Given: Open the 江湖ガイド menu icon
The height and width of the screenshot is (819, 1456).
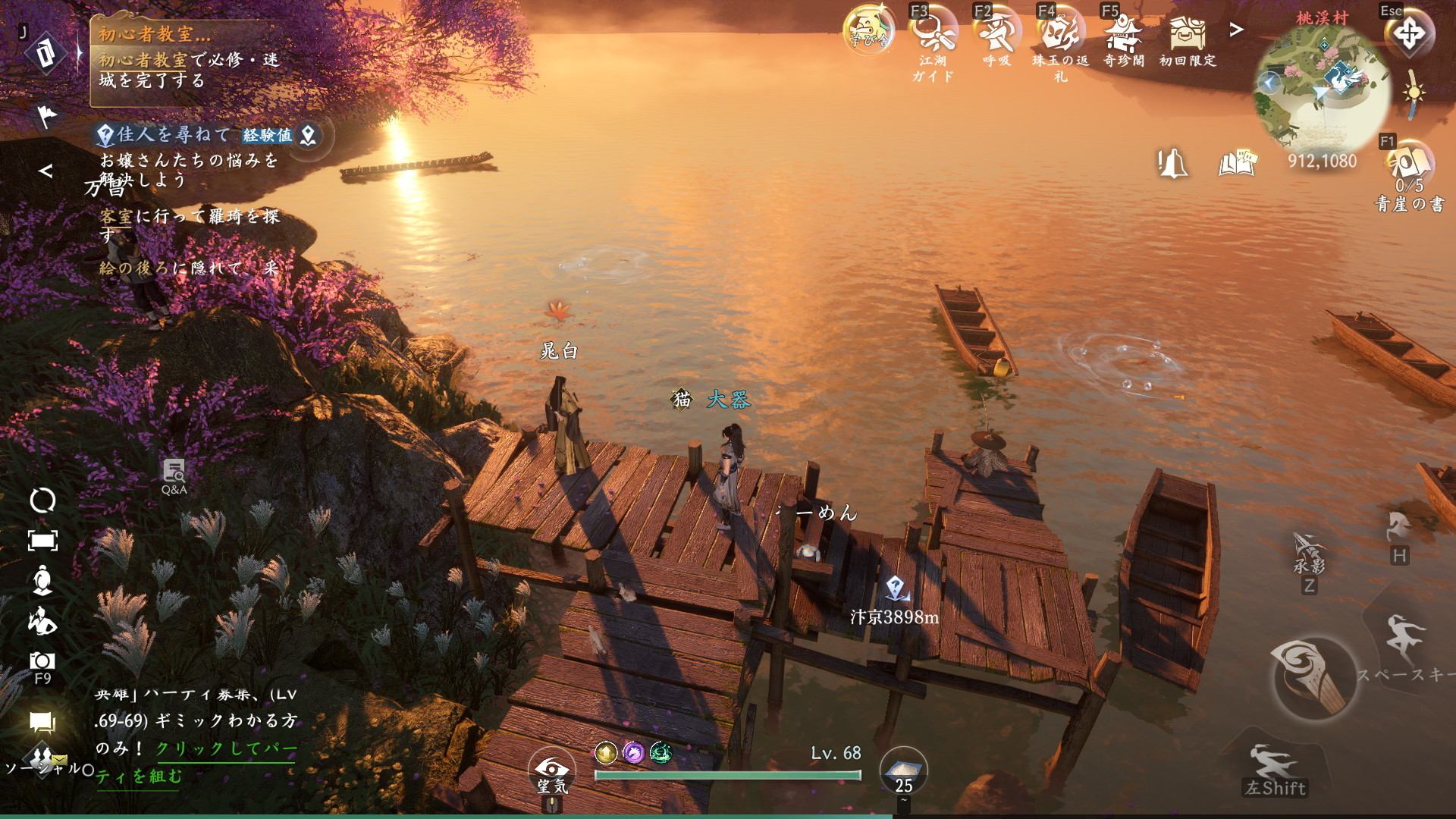Looking at the screenshot, I should (x=932, y=33).
